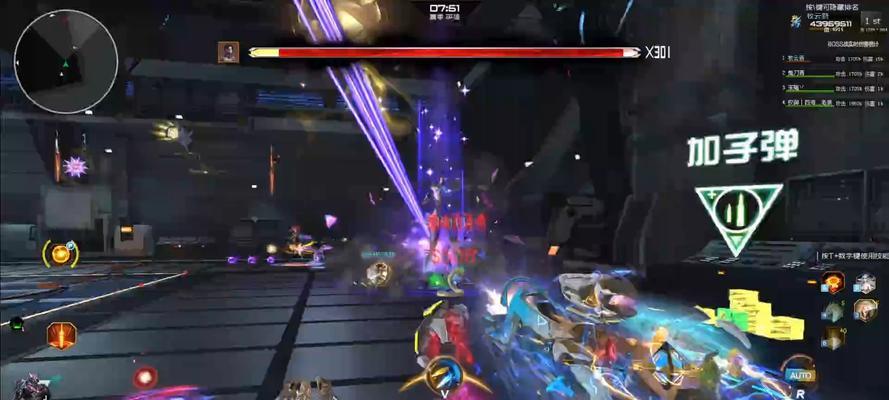
Task: Select the first row in the damage ranking
Action: tap(832, 59)
